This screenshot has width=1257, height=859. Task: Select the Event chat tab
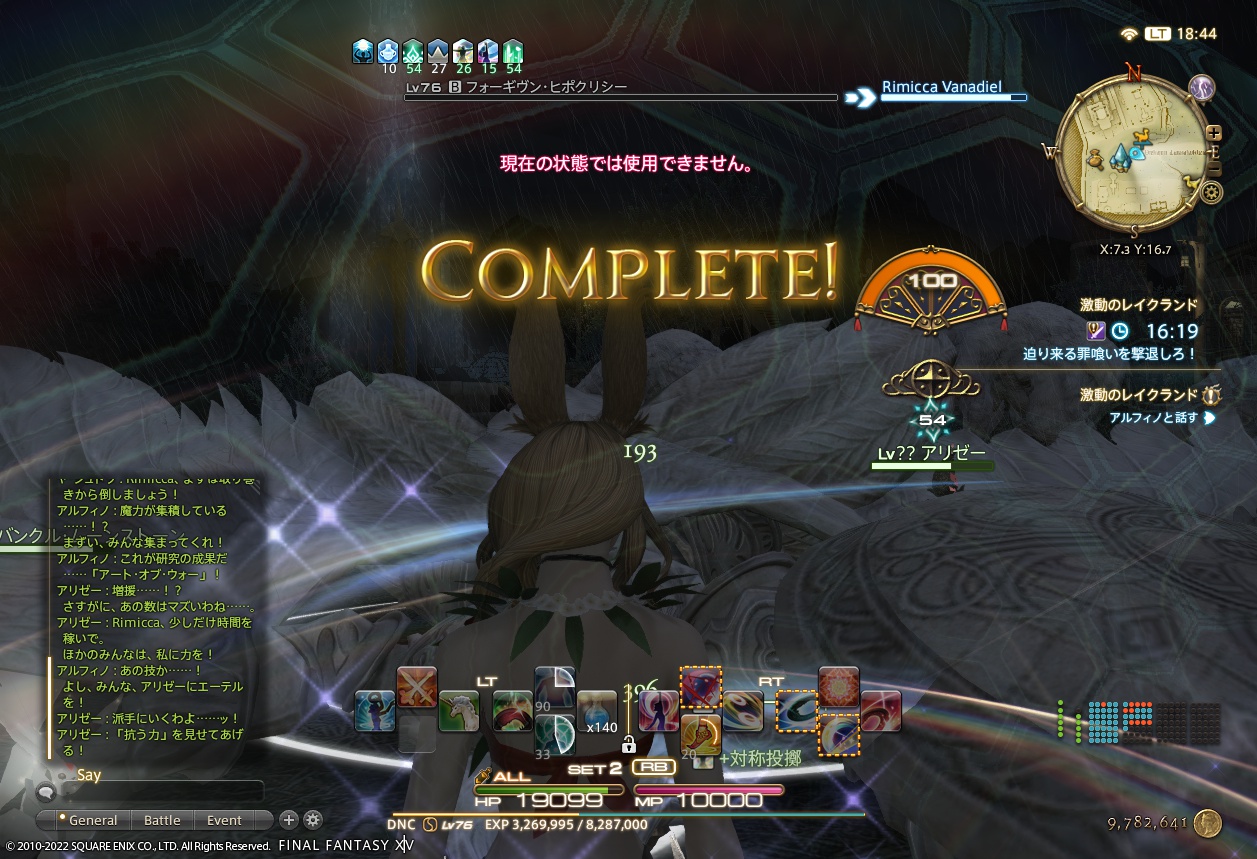pos(224,820)
